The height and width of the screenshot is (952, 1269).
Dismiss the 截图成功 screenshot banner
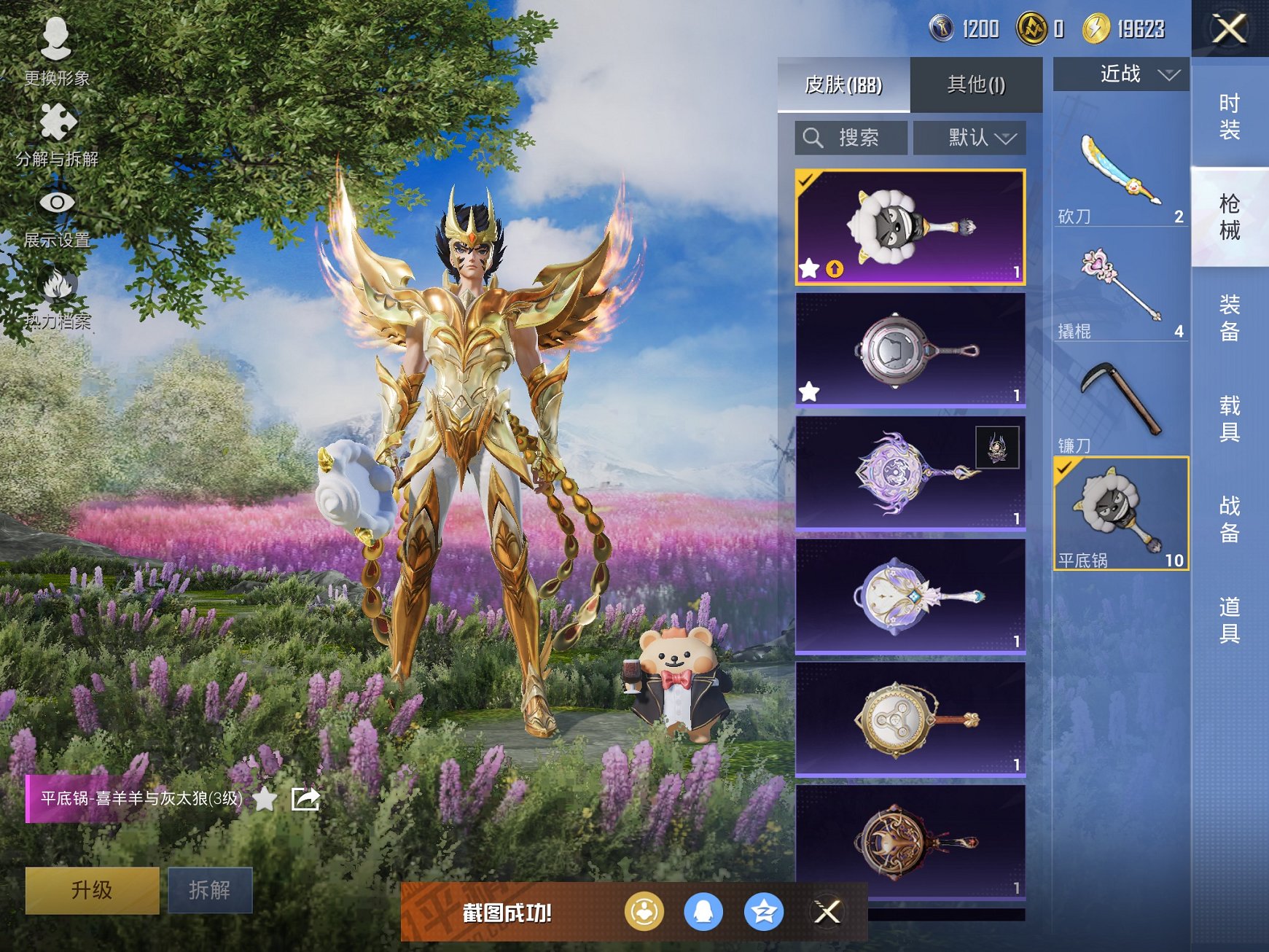(x=827, y=912)
